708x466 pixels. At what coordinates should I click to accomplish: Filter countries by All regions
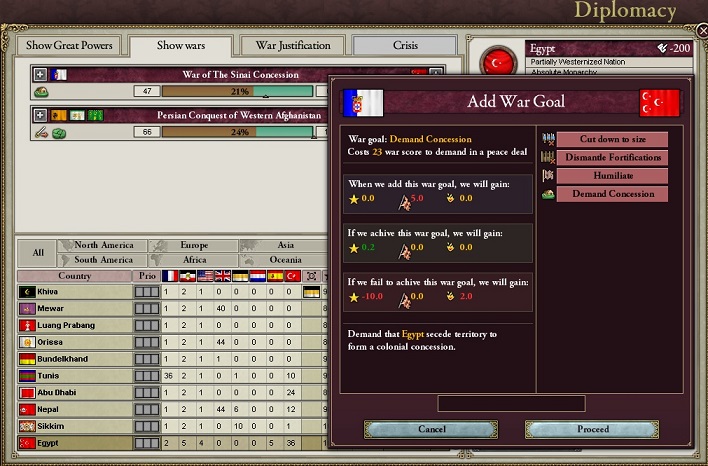(x=38, y=252)
